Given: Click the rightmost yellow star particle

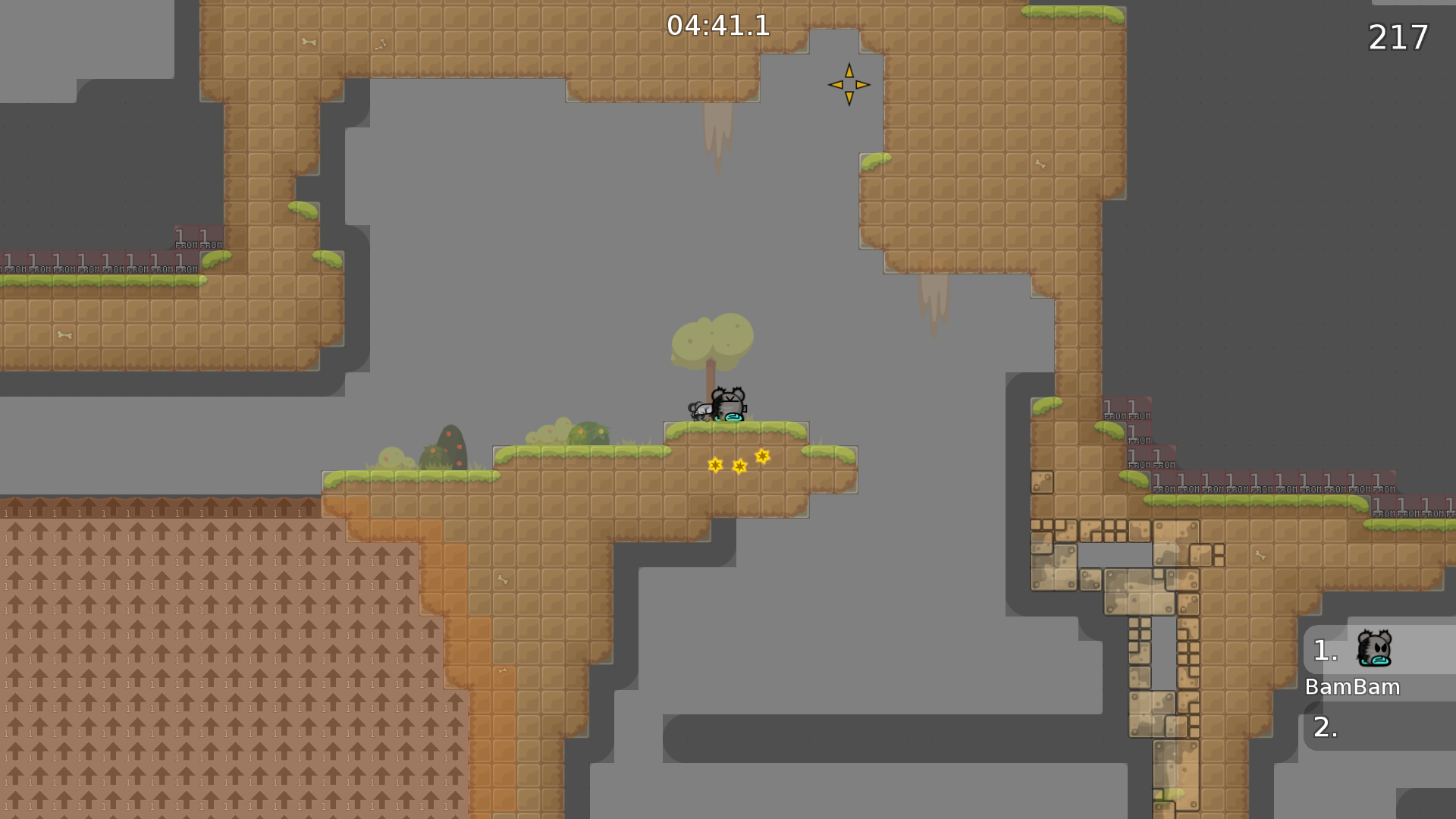Looking at the screenshot, I should pos(761,455).
